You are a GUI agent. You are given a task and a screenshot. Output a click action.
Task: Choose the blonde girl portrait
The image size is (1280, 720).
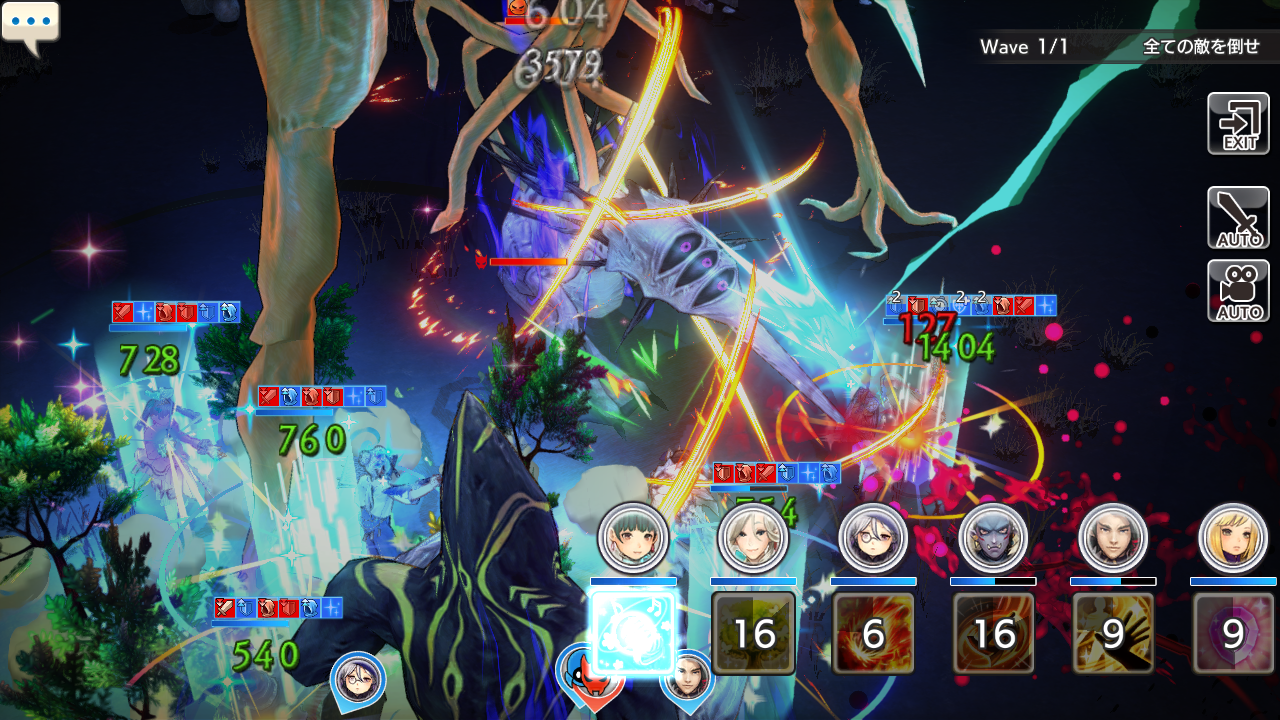(x=1233, y=538)
